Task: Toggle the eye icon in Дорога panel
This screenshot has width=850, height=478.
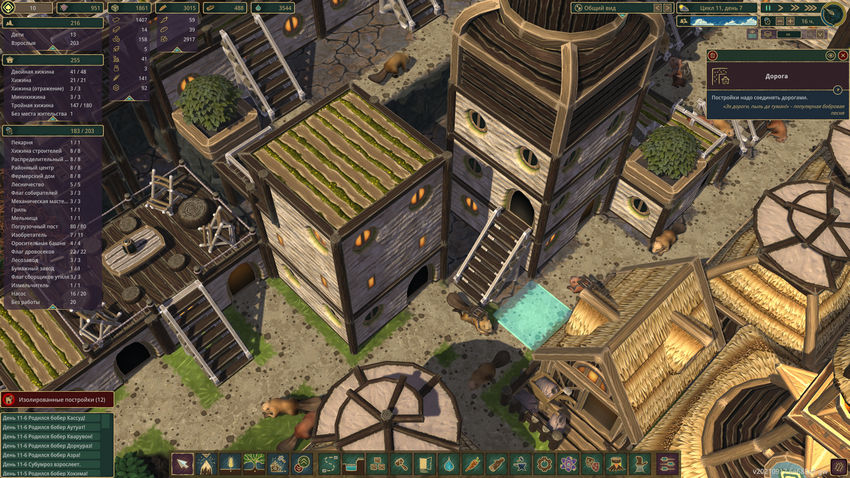Action: pos(829,57)
